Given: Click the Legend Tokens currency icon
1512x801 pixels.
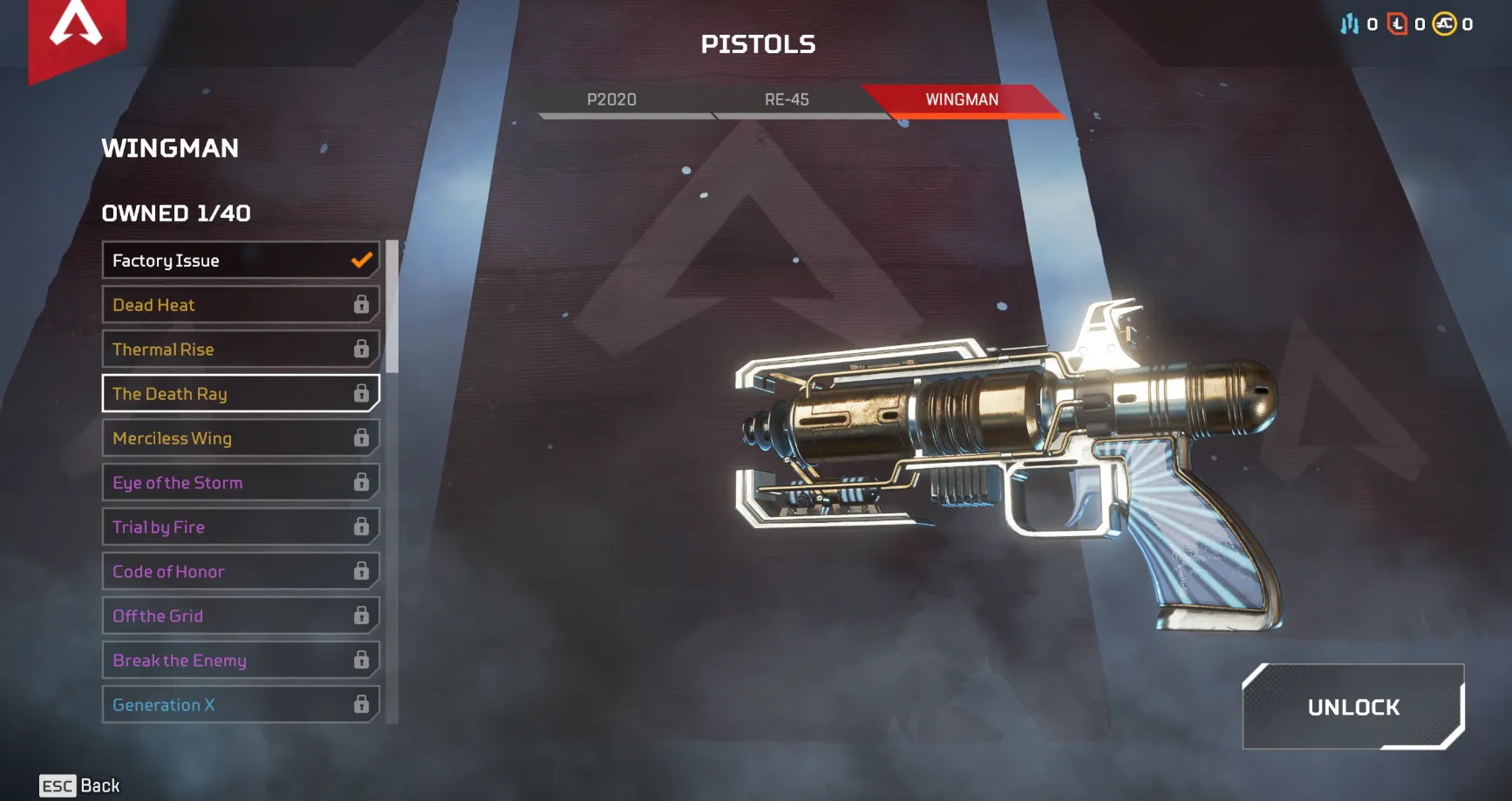Looking at the screenshot, I should (1396, 24).
